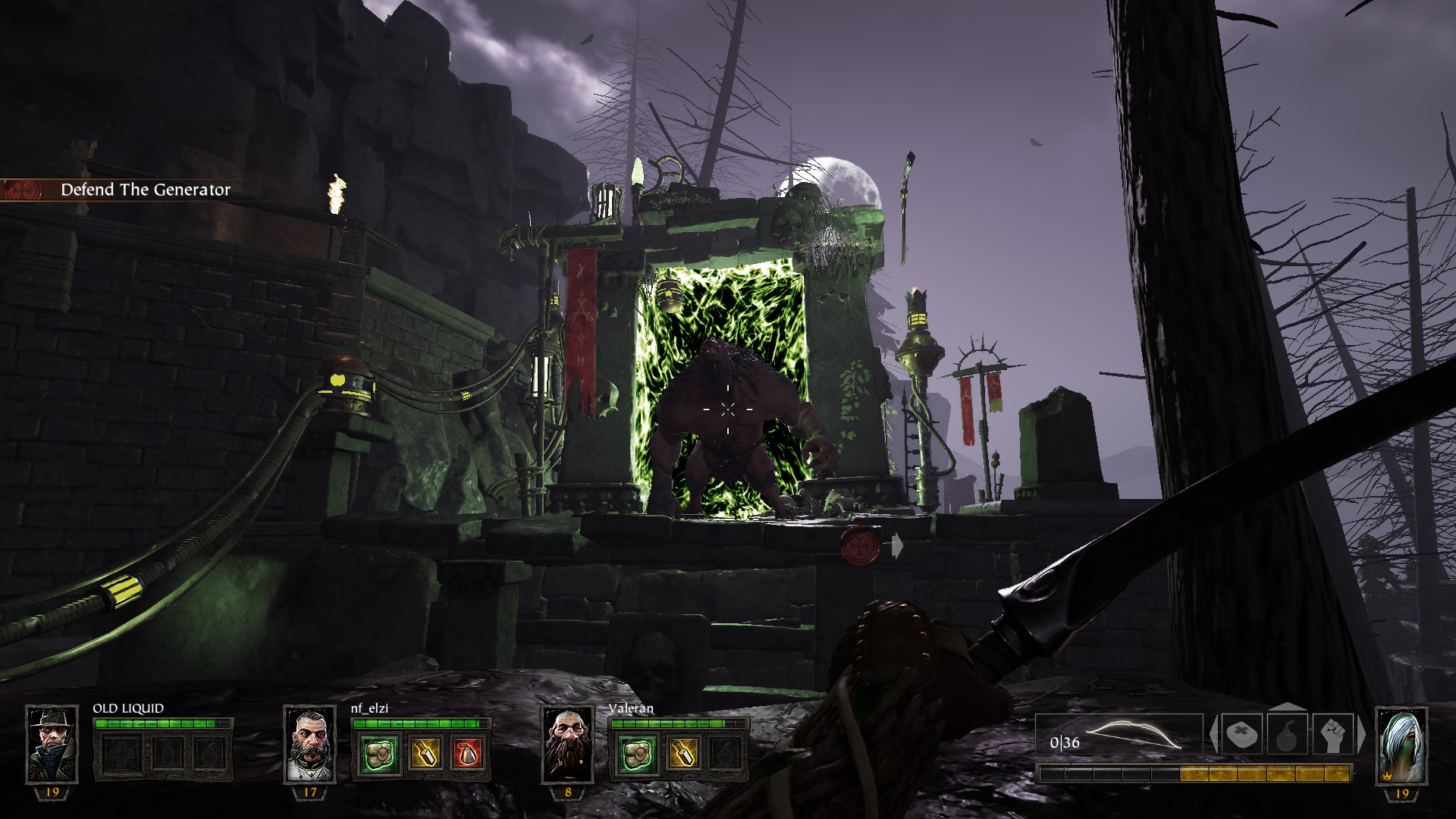The width and height of the screenshot is (1456, 819).
Task: Select nf_elzi's soldier portrait
Action: tap(309, 745)
